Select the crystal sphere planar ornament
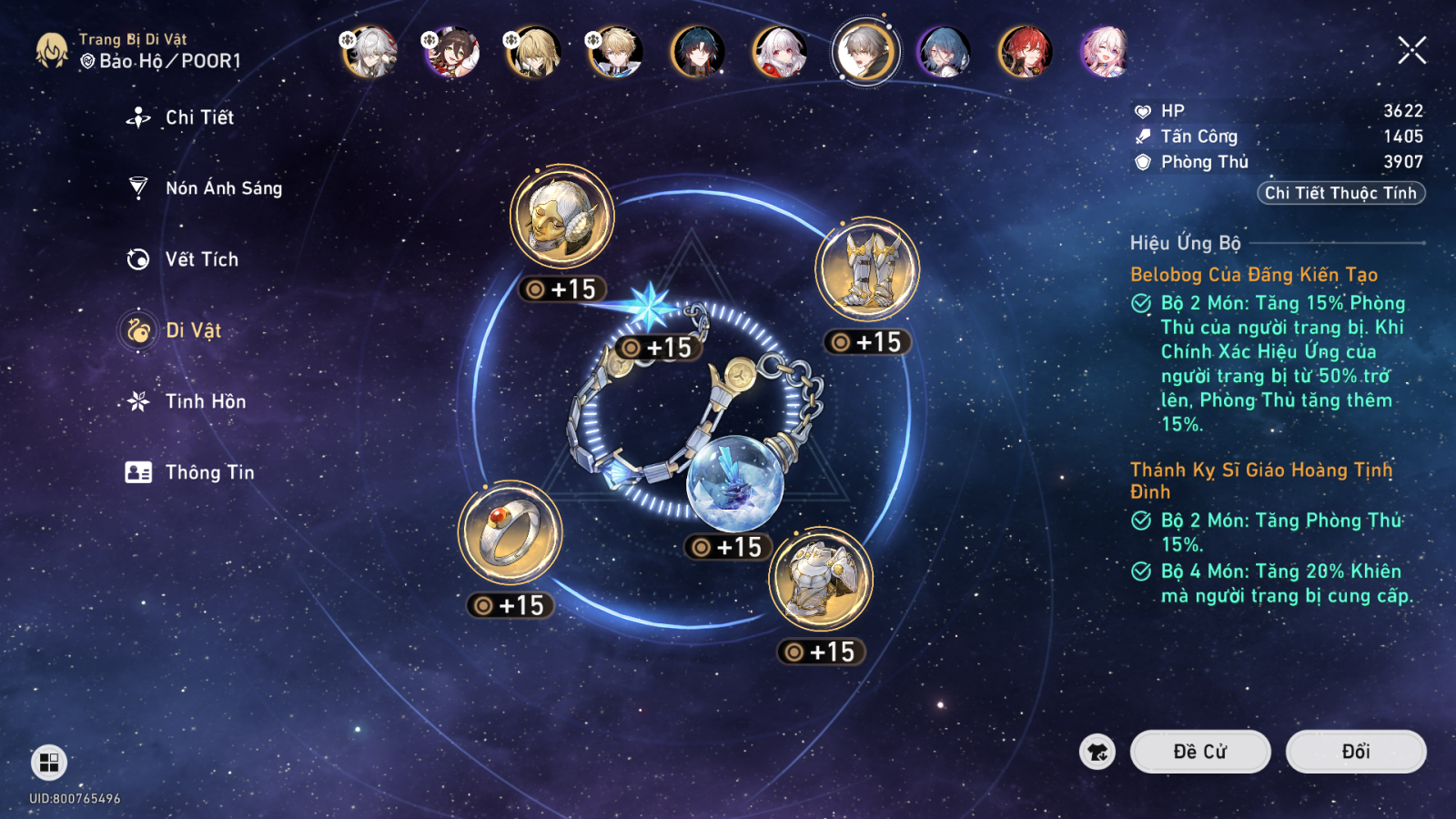 [734, 483]
